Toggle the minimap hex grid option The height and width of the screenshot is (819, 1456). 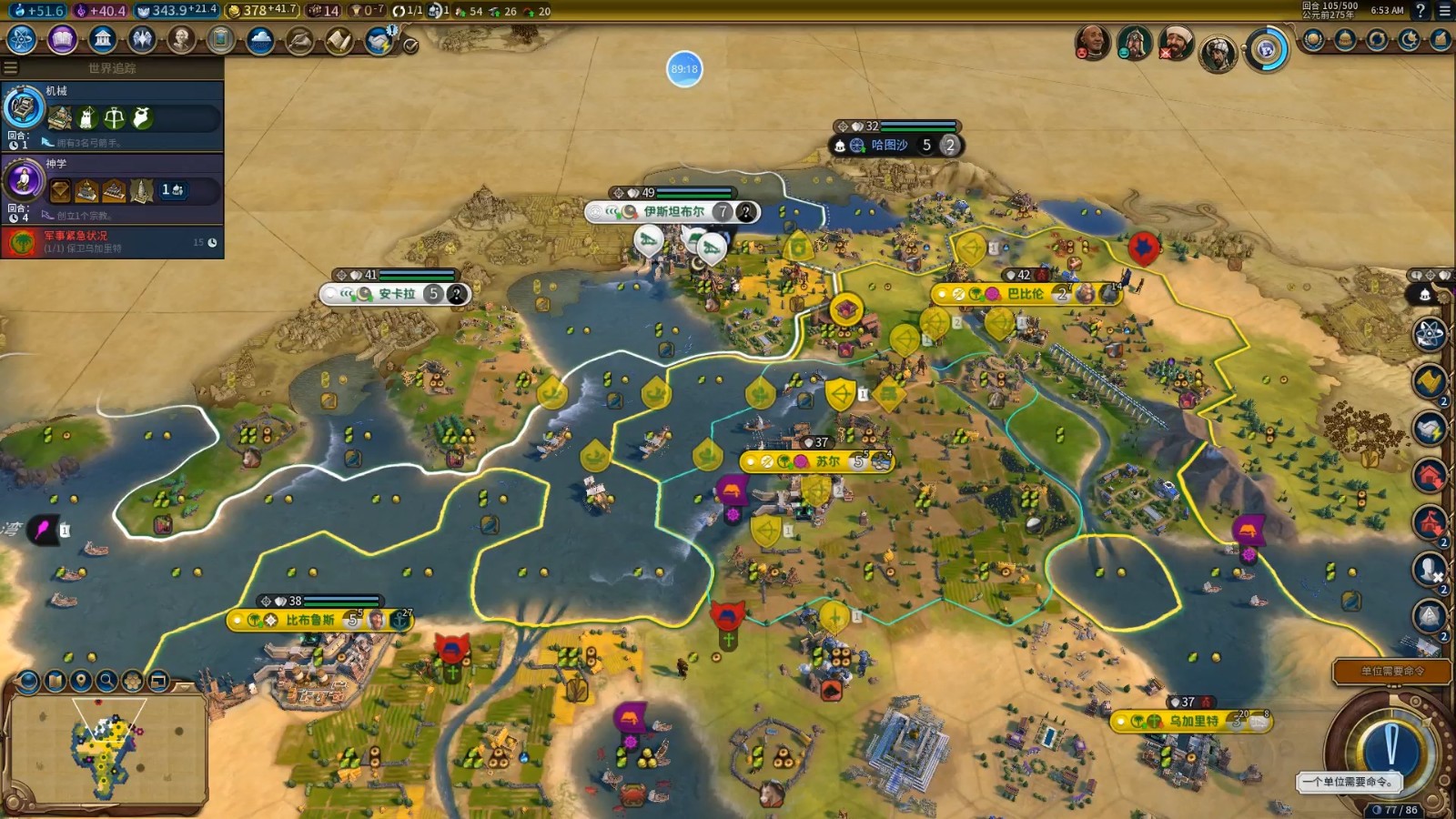(133, 681)
